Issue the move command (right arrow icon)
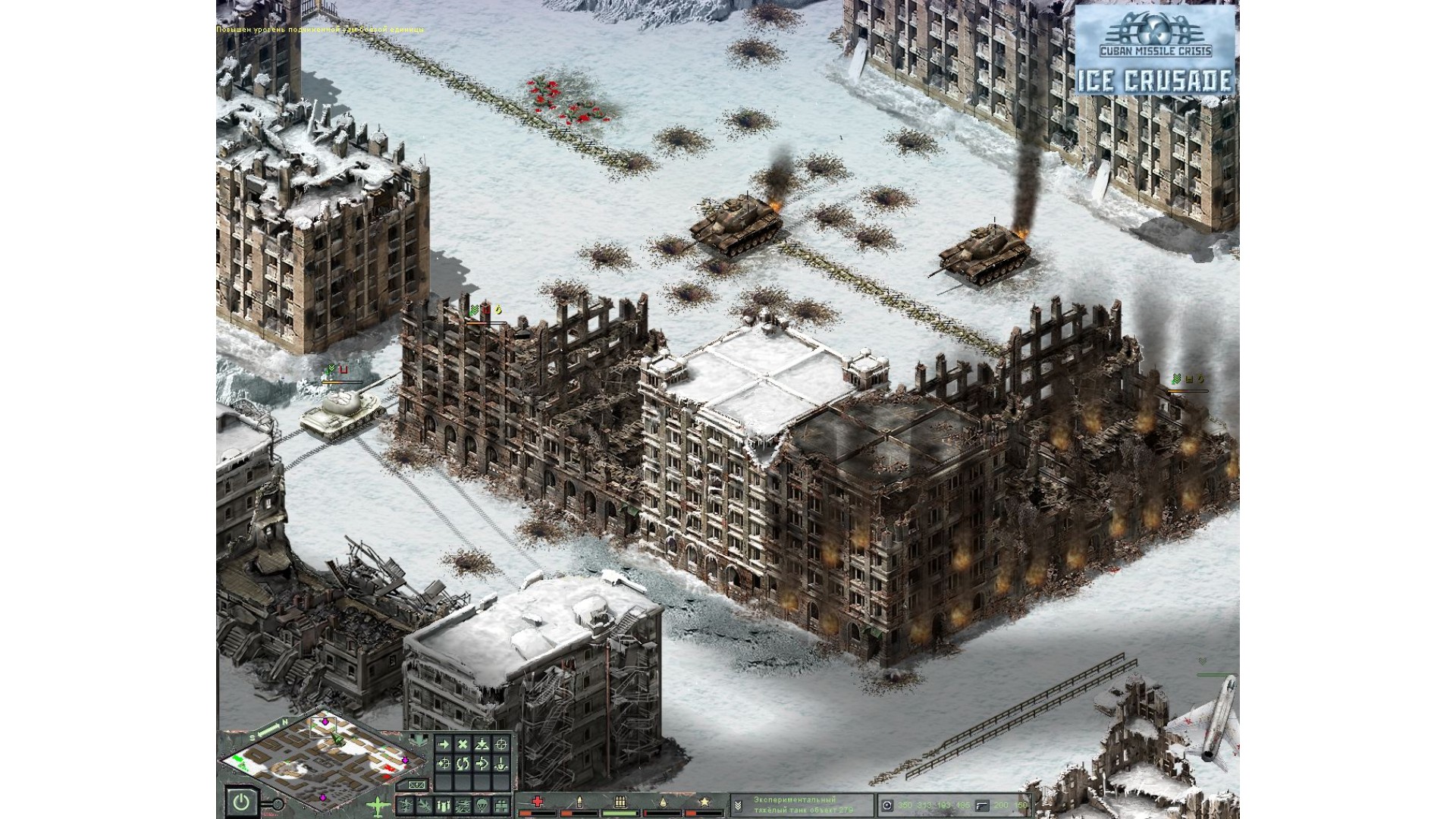 tap(444, 744)
